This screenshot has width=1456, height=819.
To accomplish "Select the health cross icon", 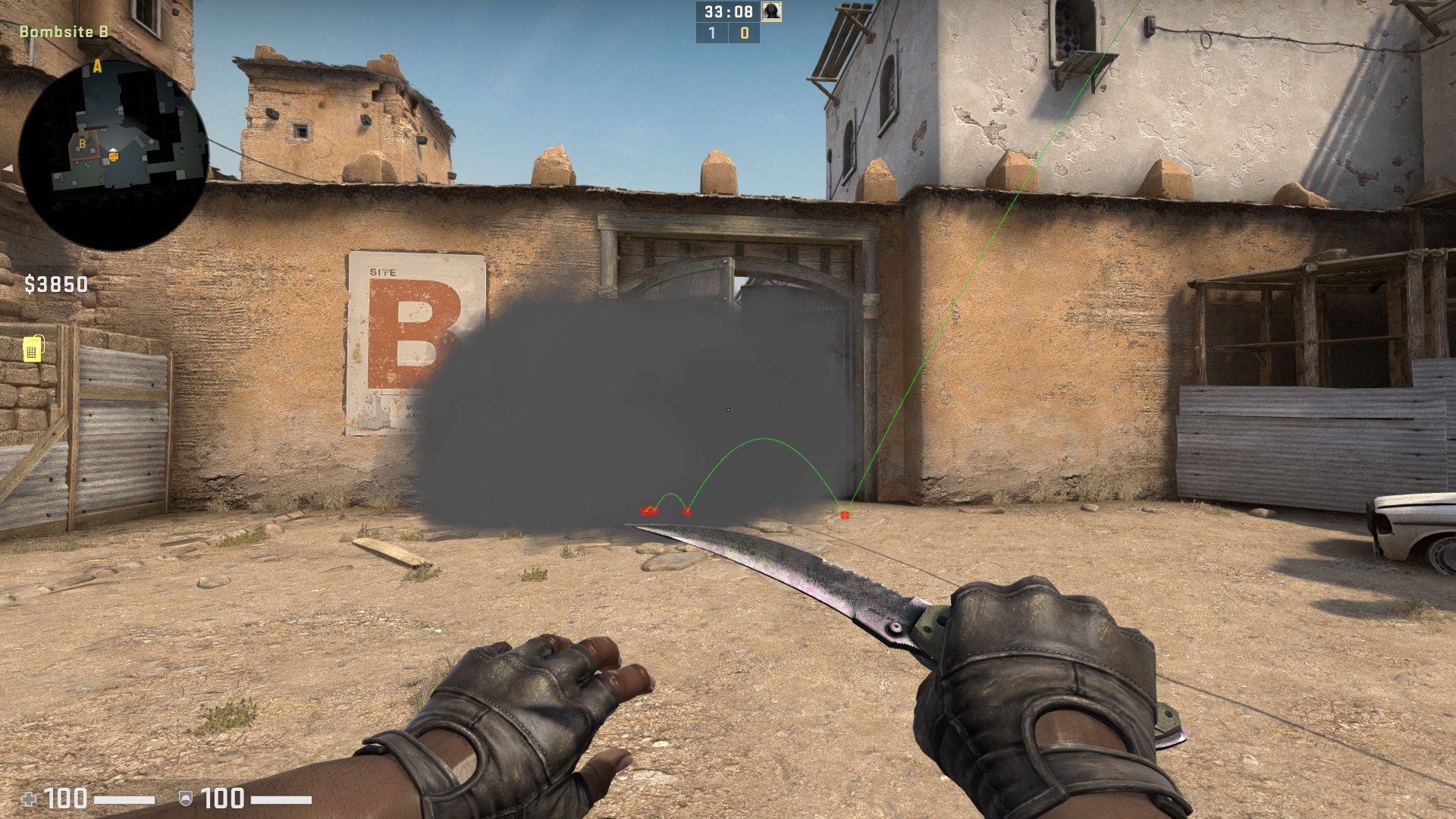I will point(28,798).
